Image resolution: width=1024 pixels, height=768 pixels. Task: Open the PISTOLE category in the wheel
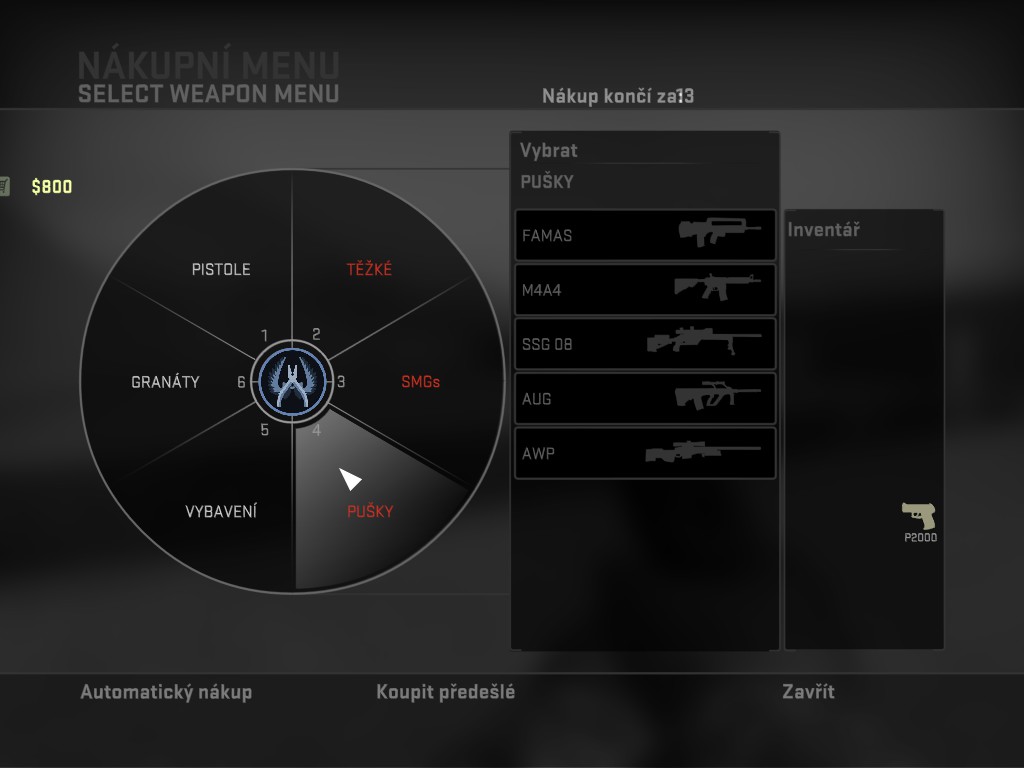coord(221,269)
